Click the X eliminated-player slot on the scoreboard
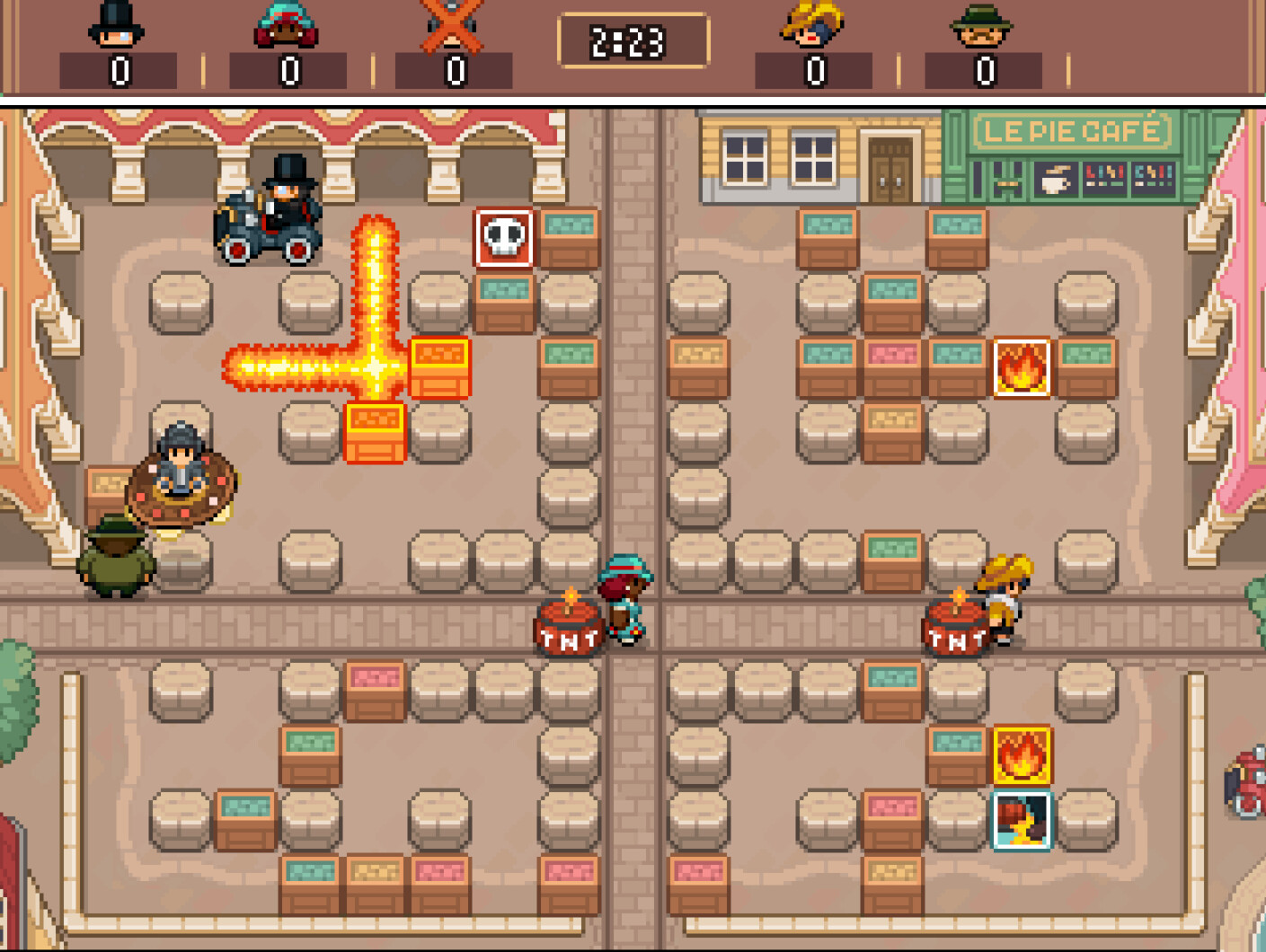This screenshot has width=1266, height=952. [452, 27]
